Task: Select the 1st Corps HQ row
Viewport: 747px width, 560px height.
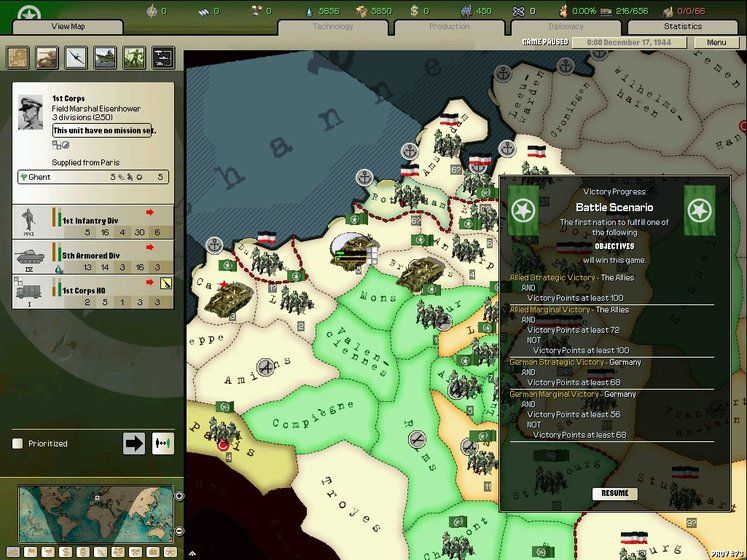Action: coord(92,291)
